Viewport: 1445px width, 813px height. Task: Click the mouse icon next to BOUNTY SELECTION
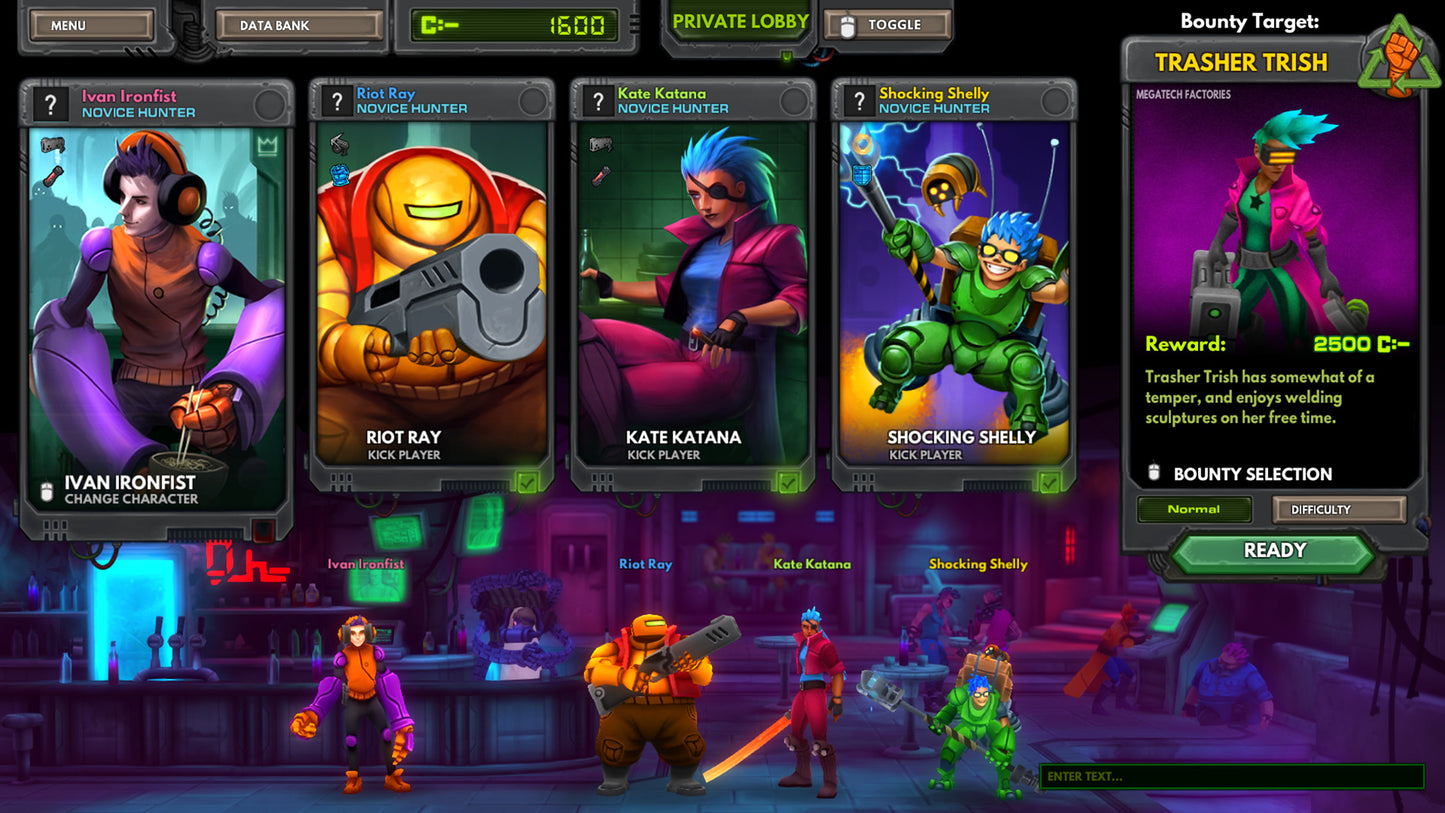(1154, 474)
